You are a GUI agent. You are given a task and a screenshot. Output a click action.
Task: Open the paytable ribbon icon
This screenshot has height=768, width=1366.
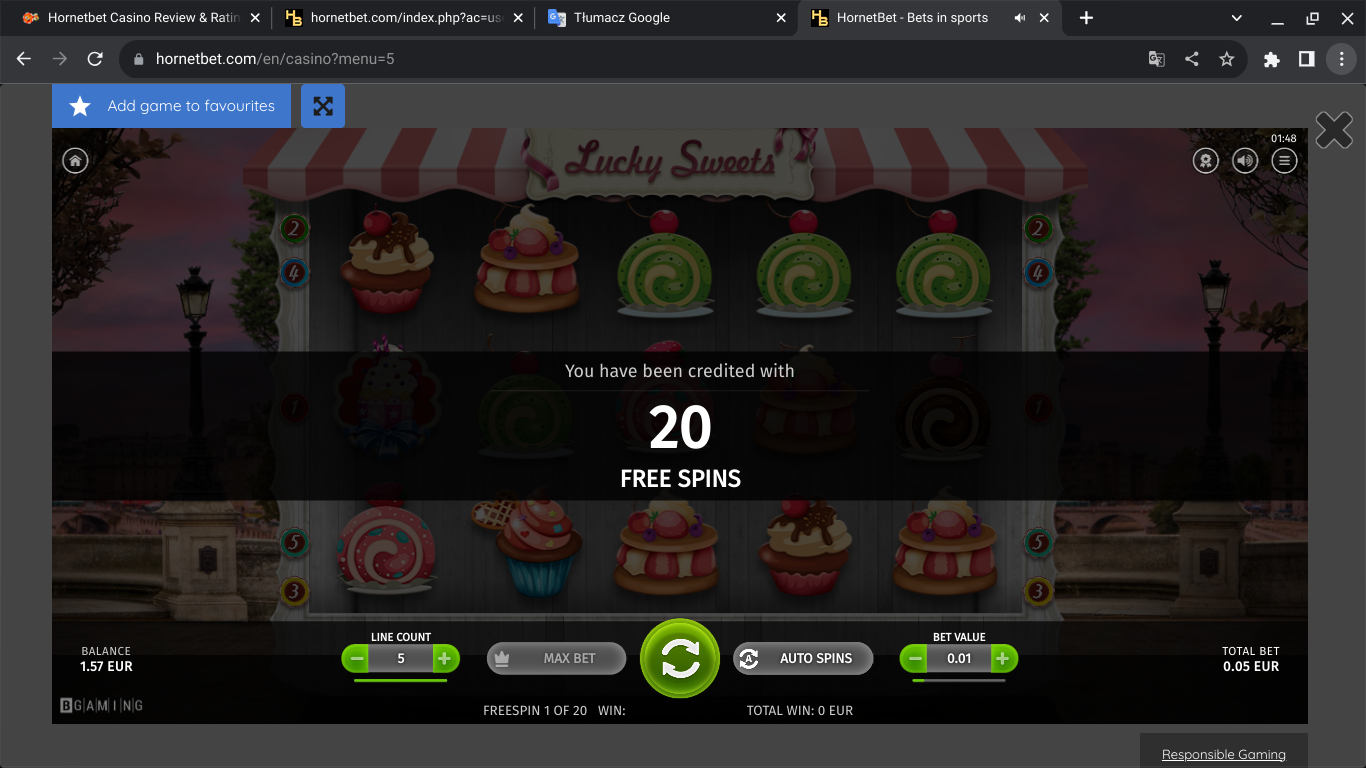click(x=1206, y=160)
